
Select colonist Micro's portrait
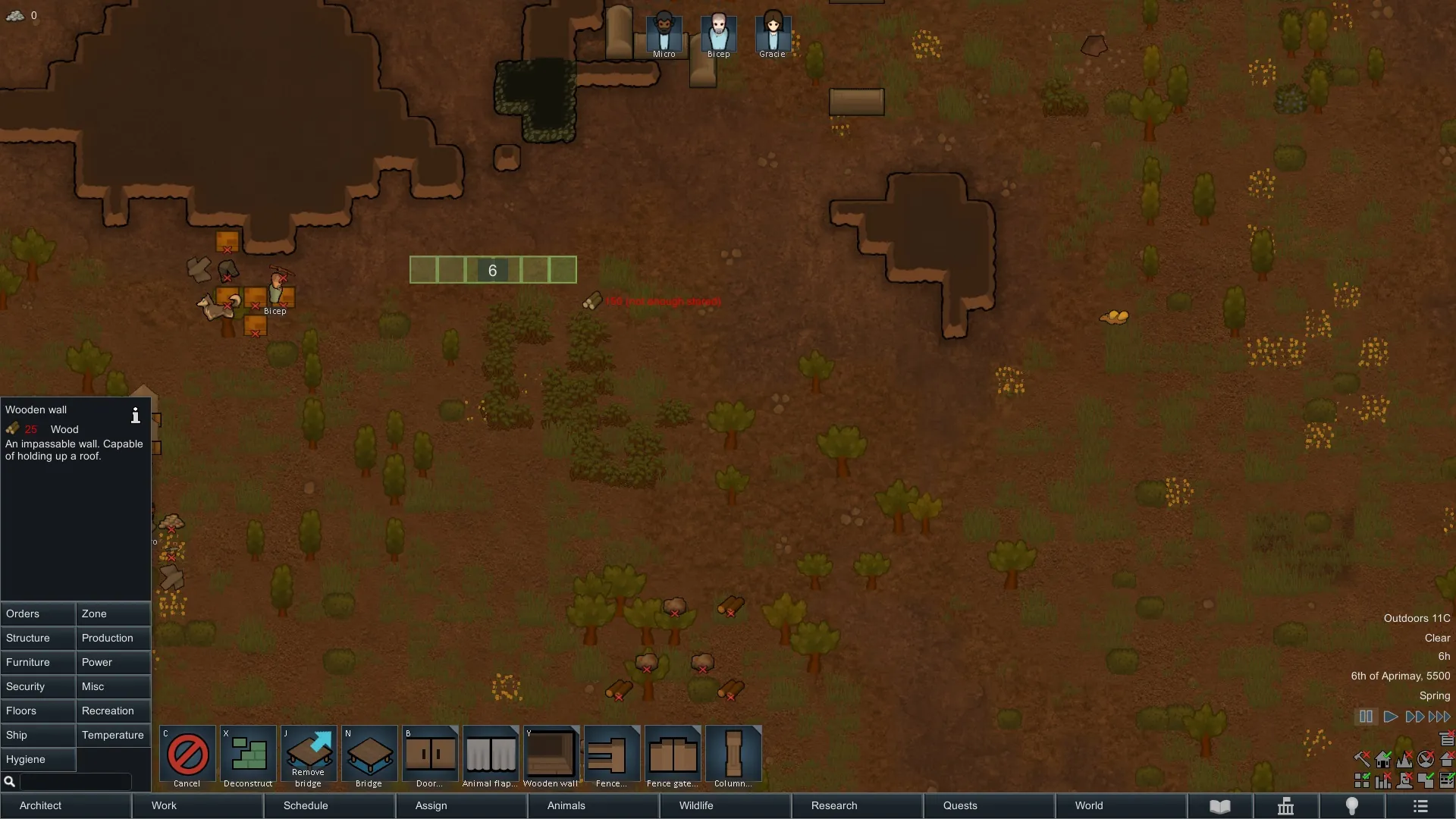click(664, 34)
